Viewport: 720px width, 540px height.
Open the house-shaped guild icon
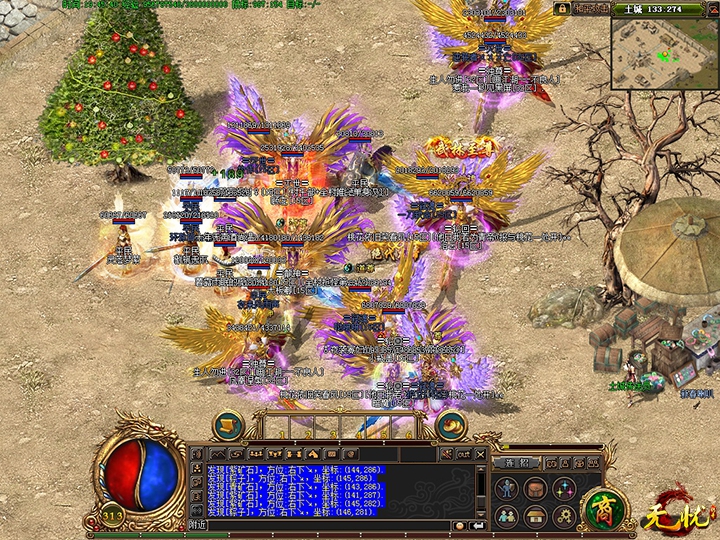click(536, 516)
